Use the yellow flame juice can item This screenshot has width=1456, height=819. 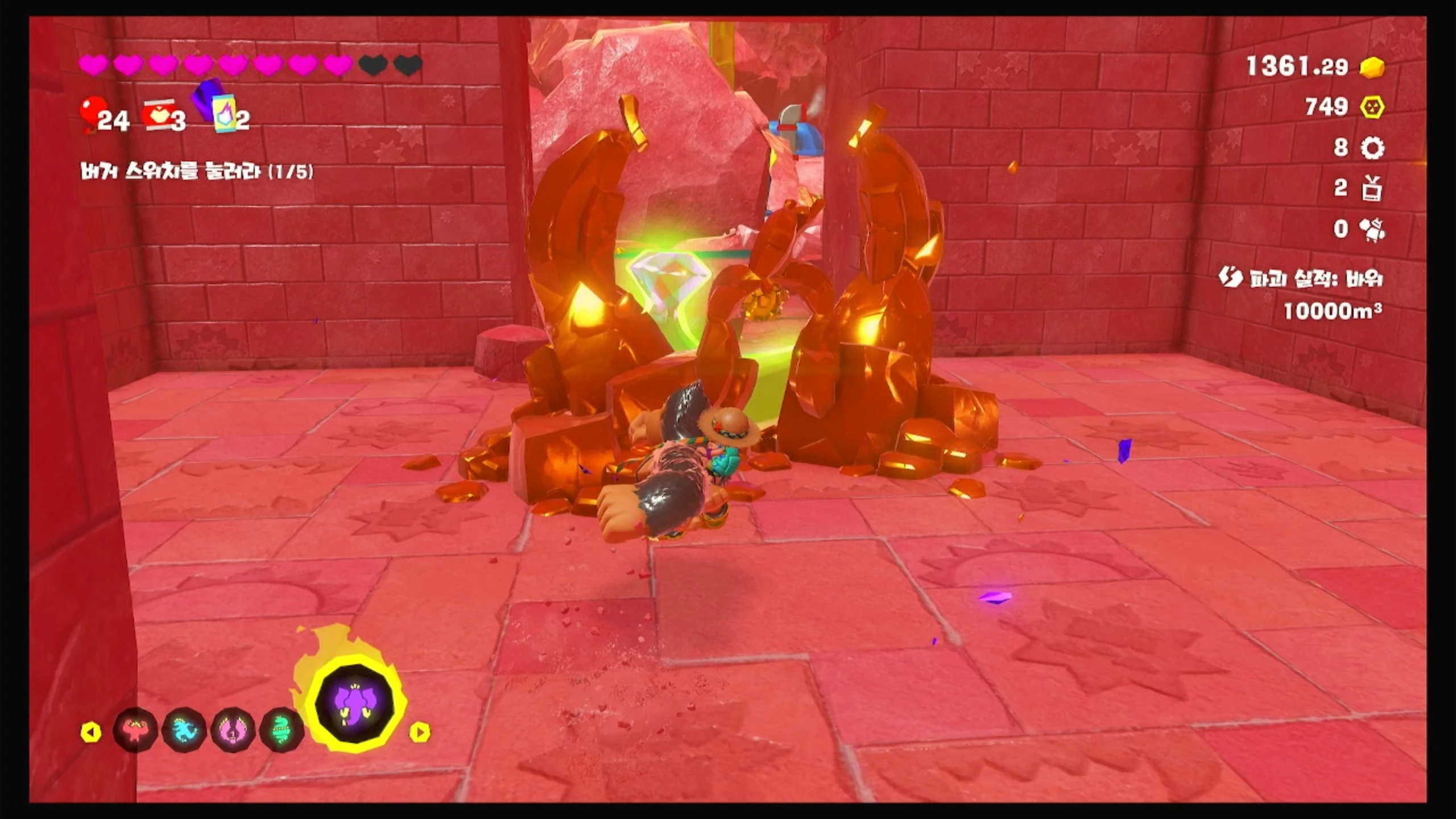(x=223, y=113)
